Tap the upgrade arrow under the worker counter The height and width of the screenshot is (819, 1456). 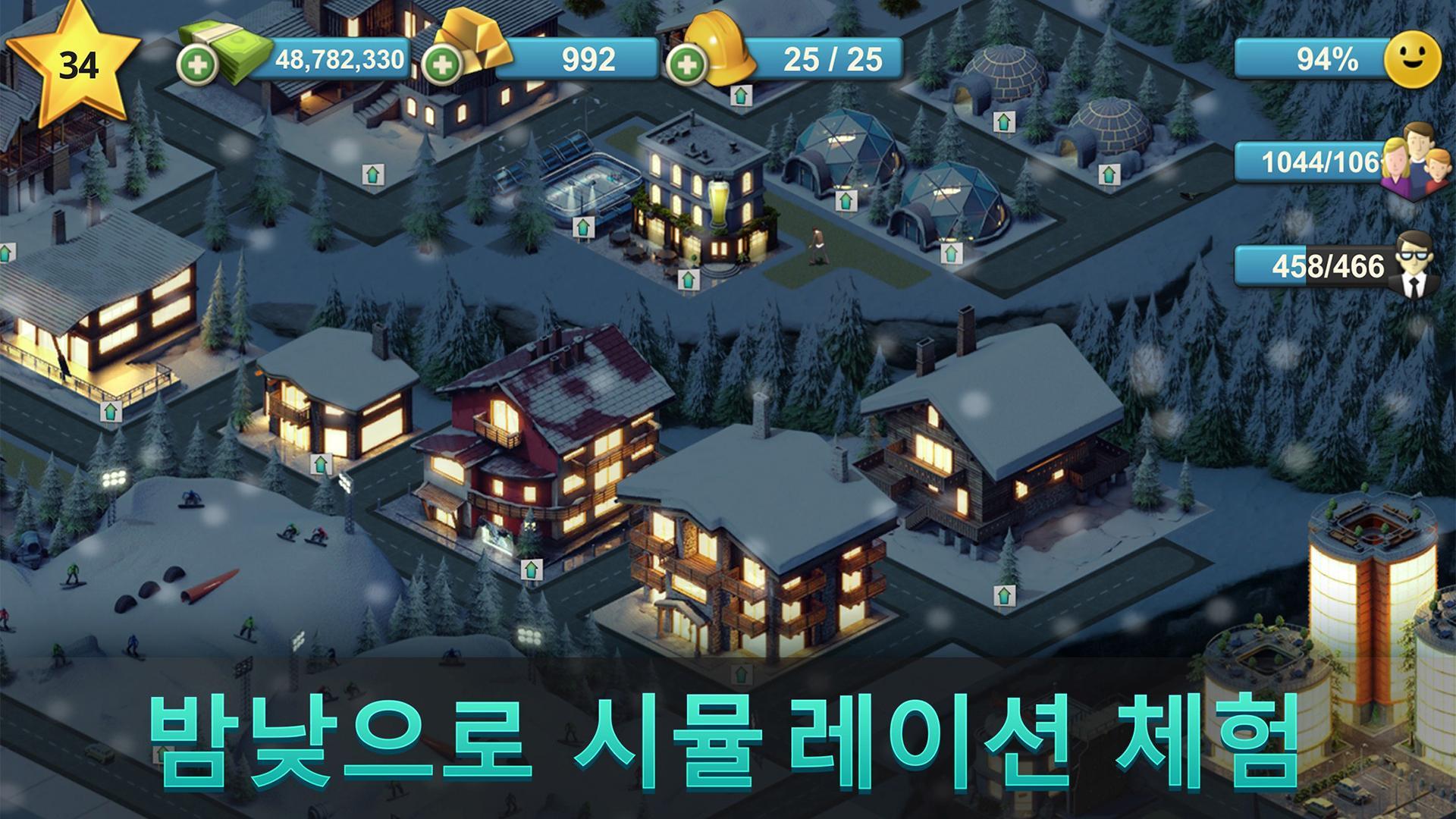(x=739, y=96)
